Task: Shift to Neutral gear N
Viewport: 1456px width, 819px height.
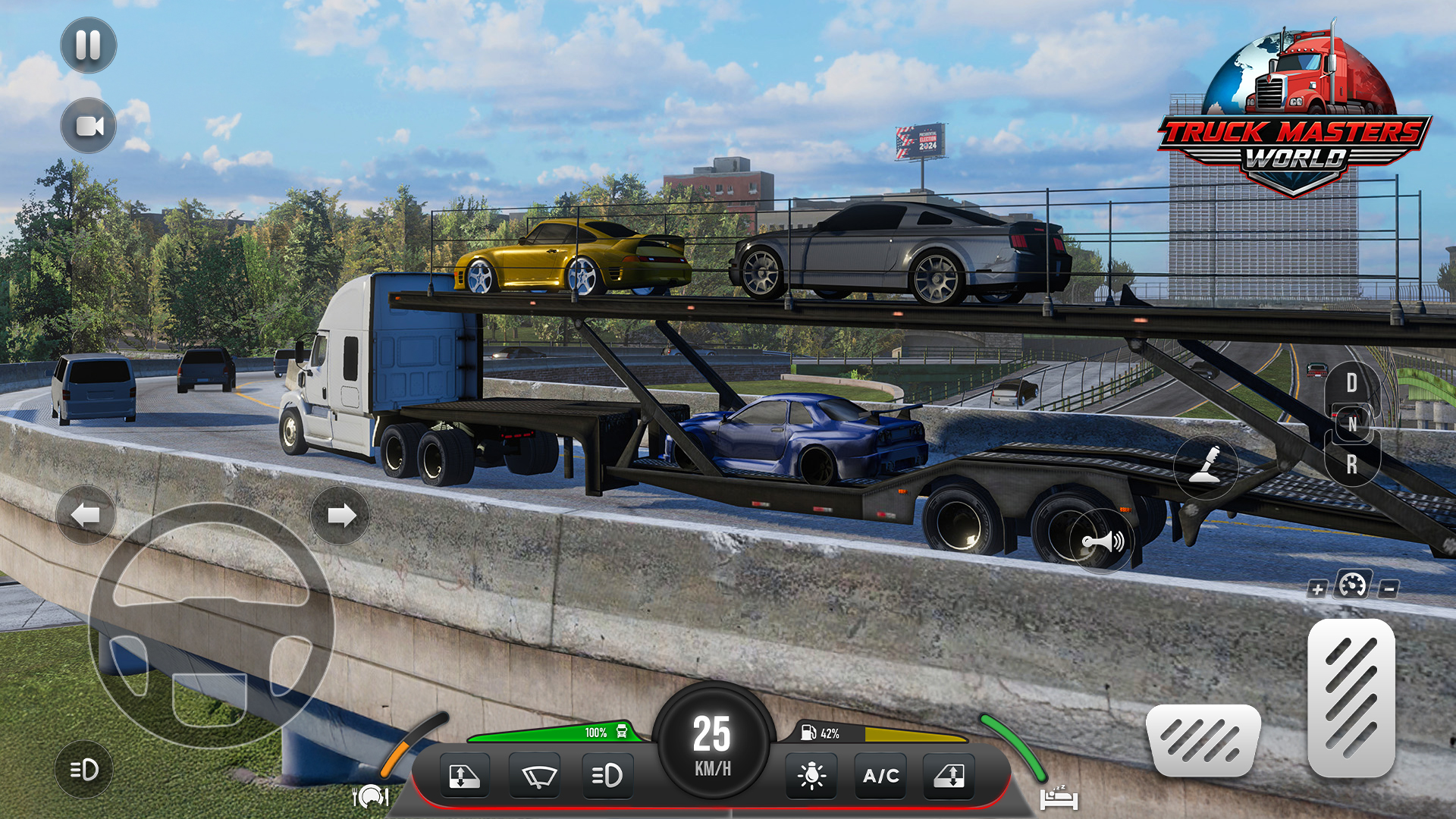Action: point(1351,424)
